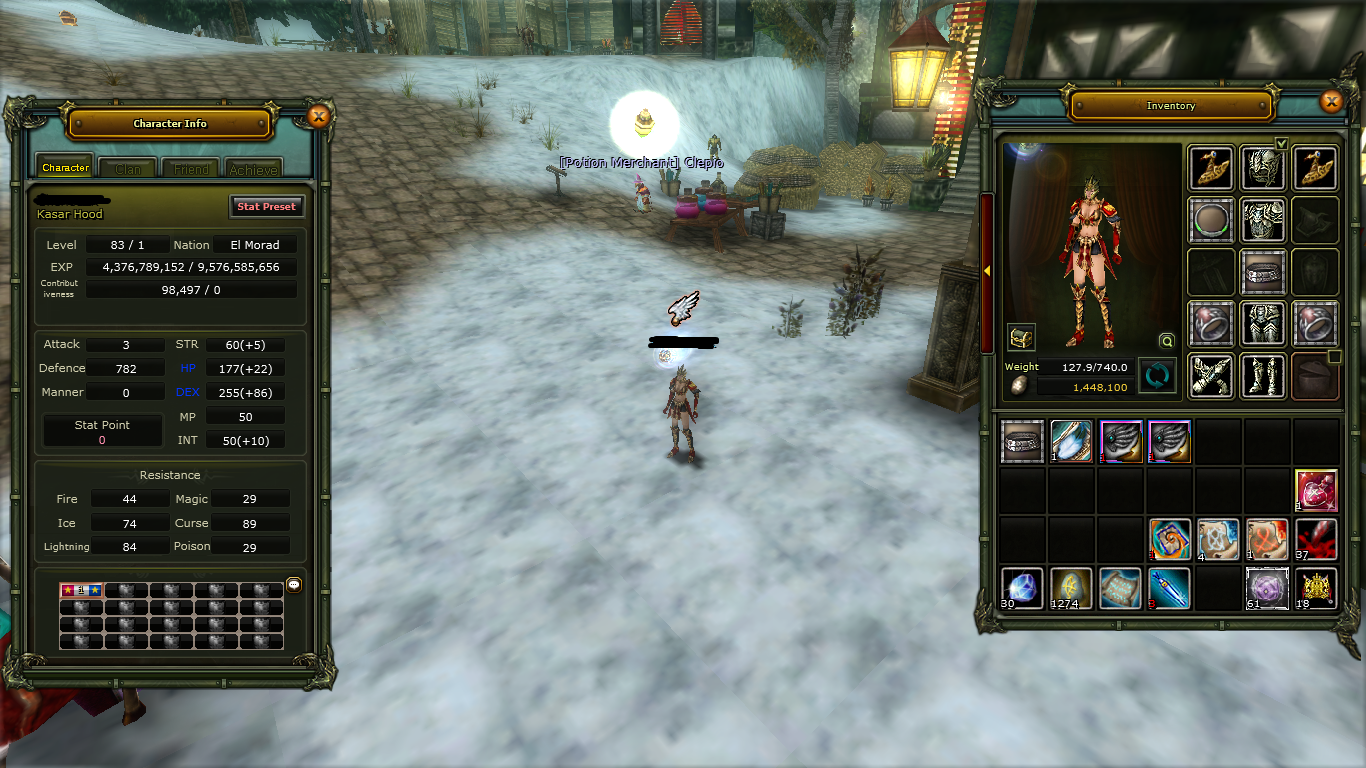Select the equipped boots slot
The image size is (1366, 768).
(x=1263, y=376)
